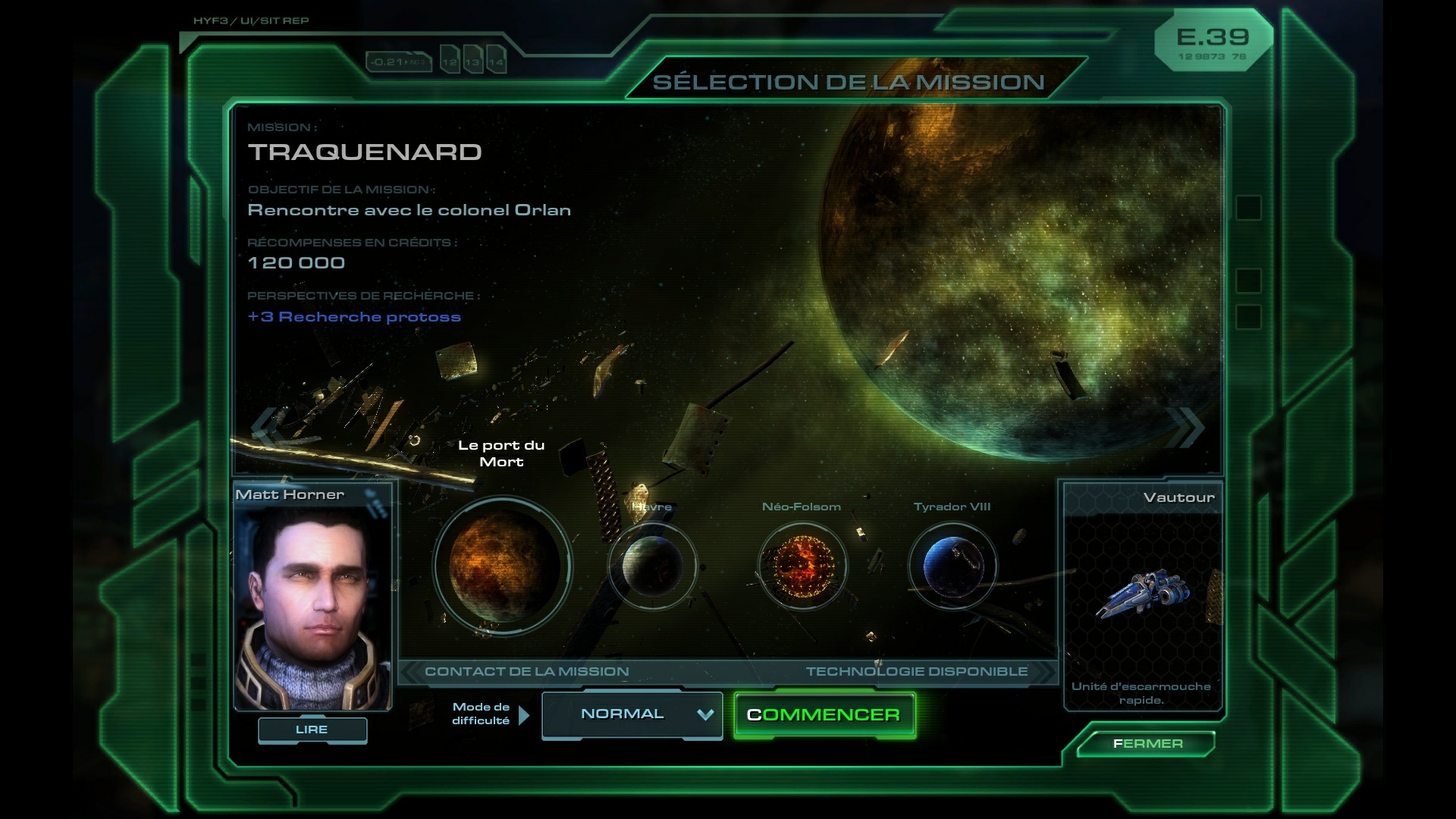Open the Normal difficulty dropdown

632,714
